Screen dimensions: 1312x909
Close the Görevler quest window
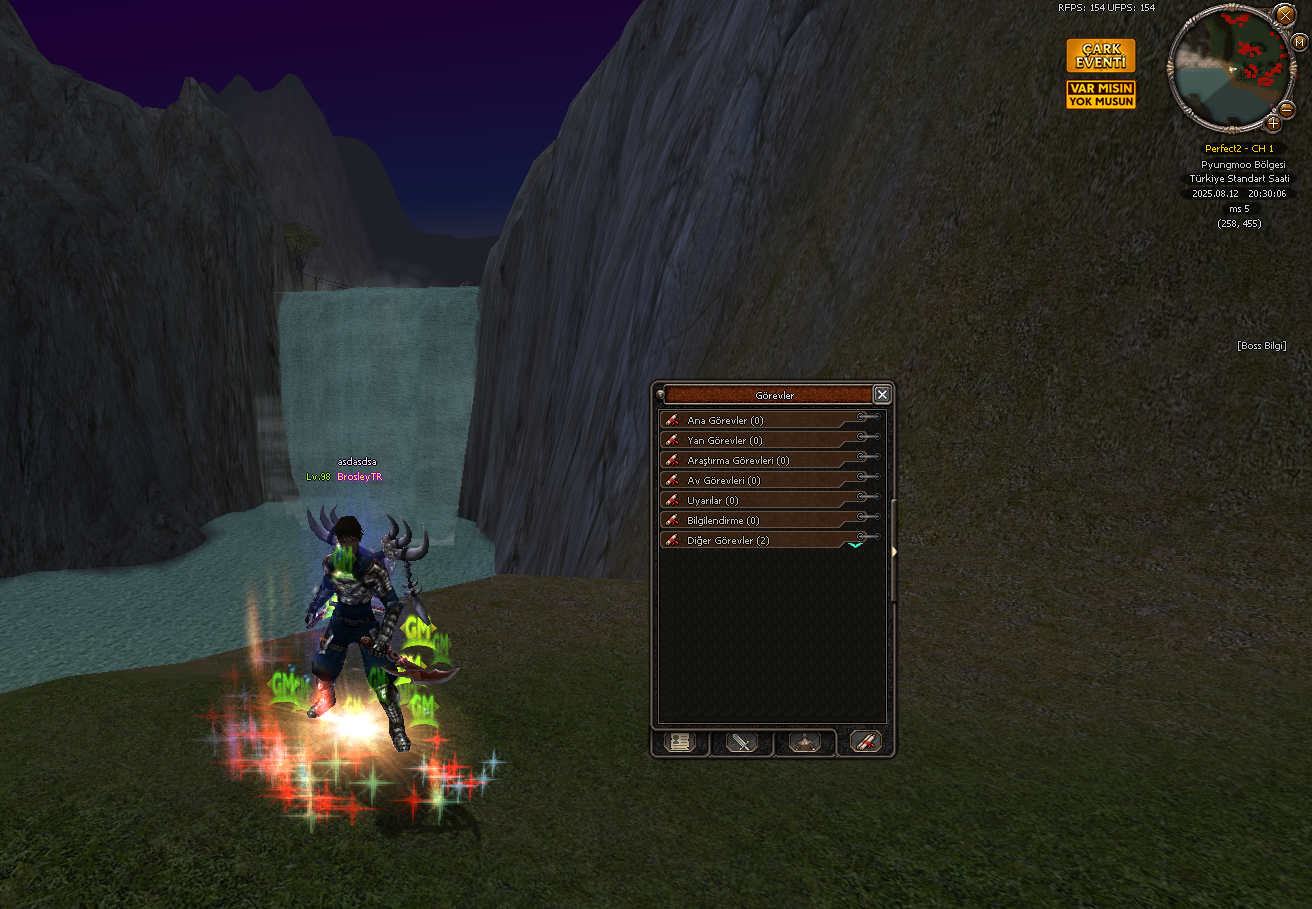tap(882, 395)
